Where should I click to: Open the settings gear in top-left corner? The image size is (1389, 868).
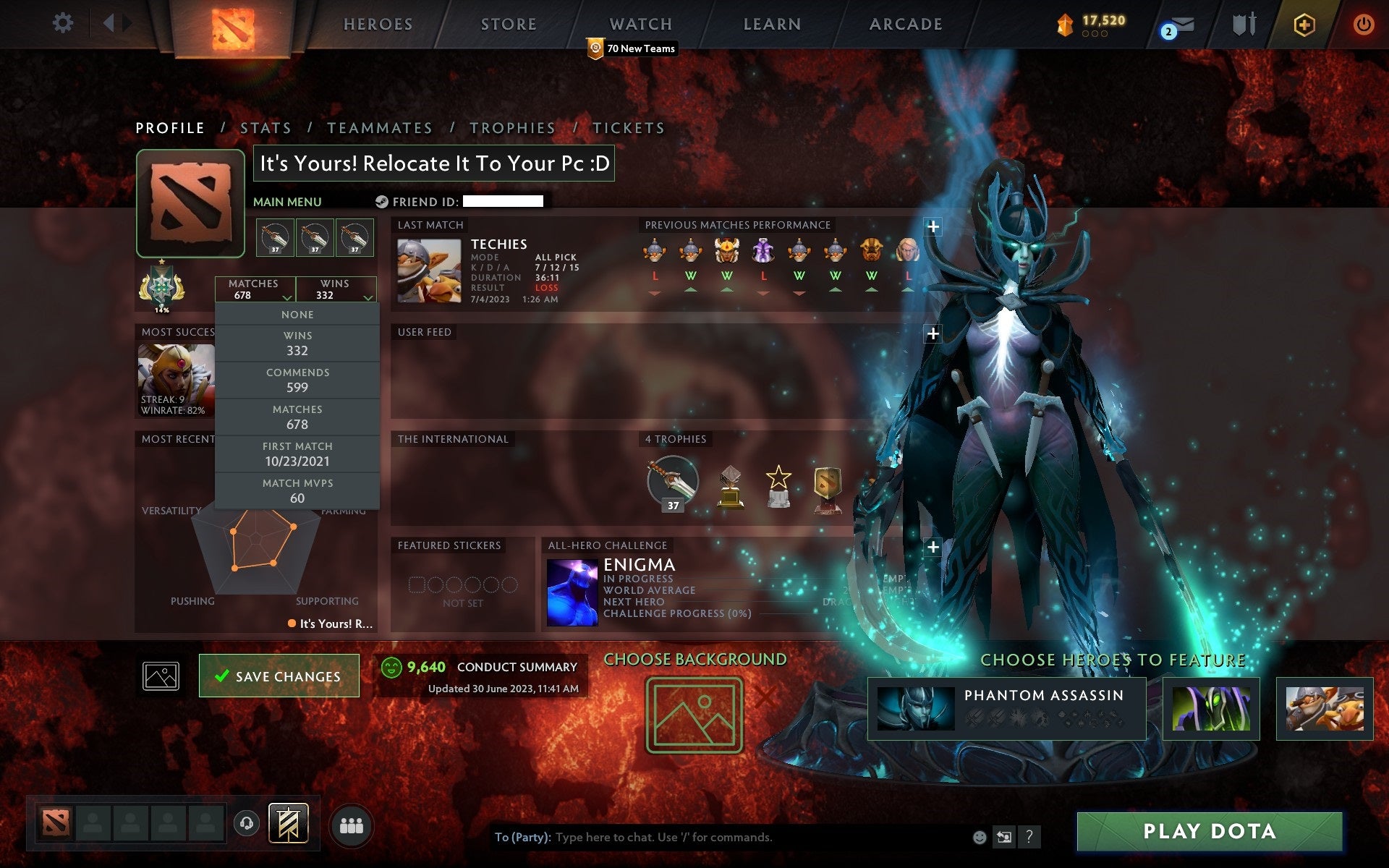pyautogui.click(x=64, y=22)
